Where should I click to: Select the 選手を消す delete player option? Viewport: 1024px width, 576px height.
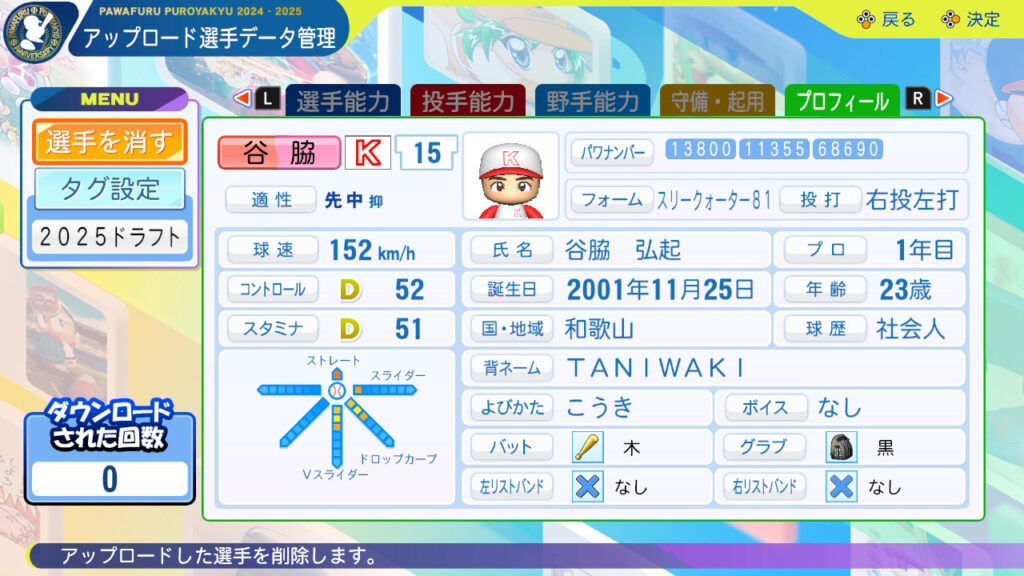pos(110,141)
